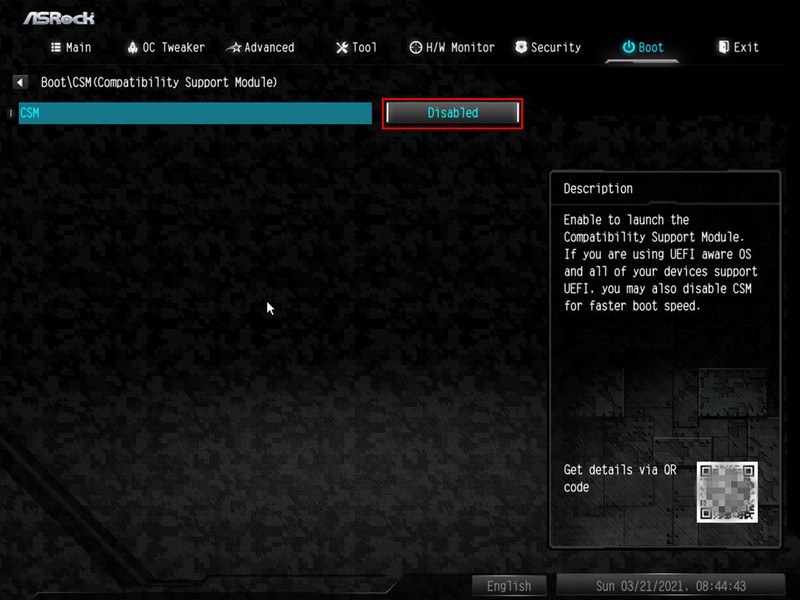Change the English language button

click(x=509, y=586)
